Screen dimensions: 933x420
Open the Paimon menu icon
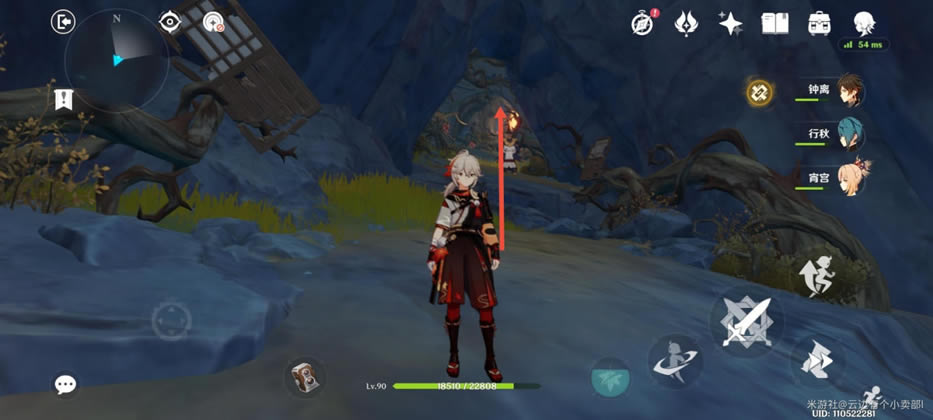click(x=864, y=23)
